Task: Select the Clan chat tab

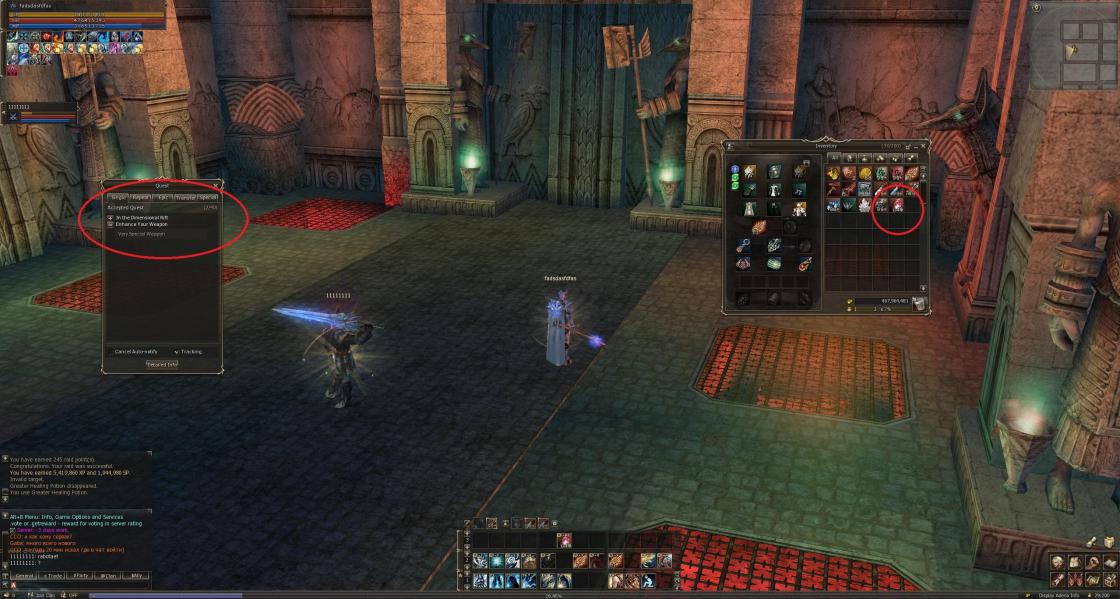Action: (x=109, y=576)
